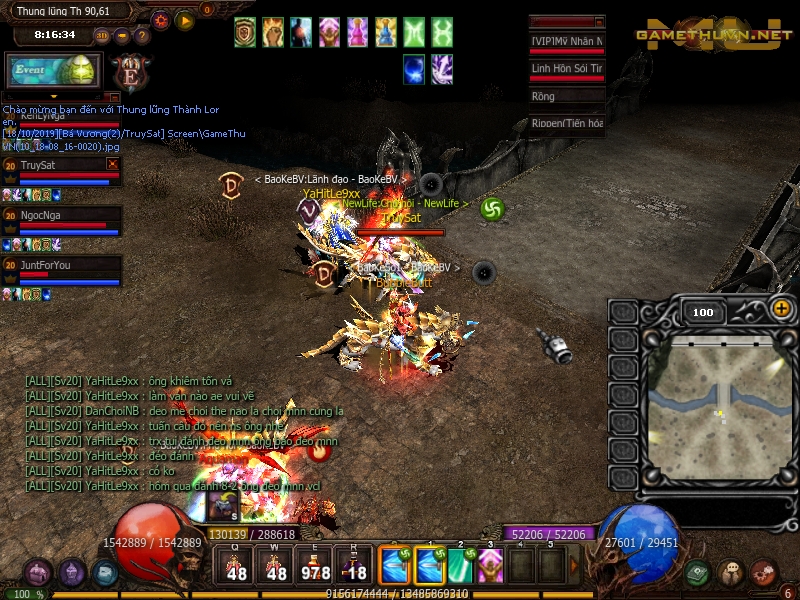This screenshot has height=600, width=800.
Task: Open the Event egg banner
Action: pyautogui.click(x=54, y=71)
